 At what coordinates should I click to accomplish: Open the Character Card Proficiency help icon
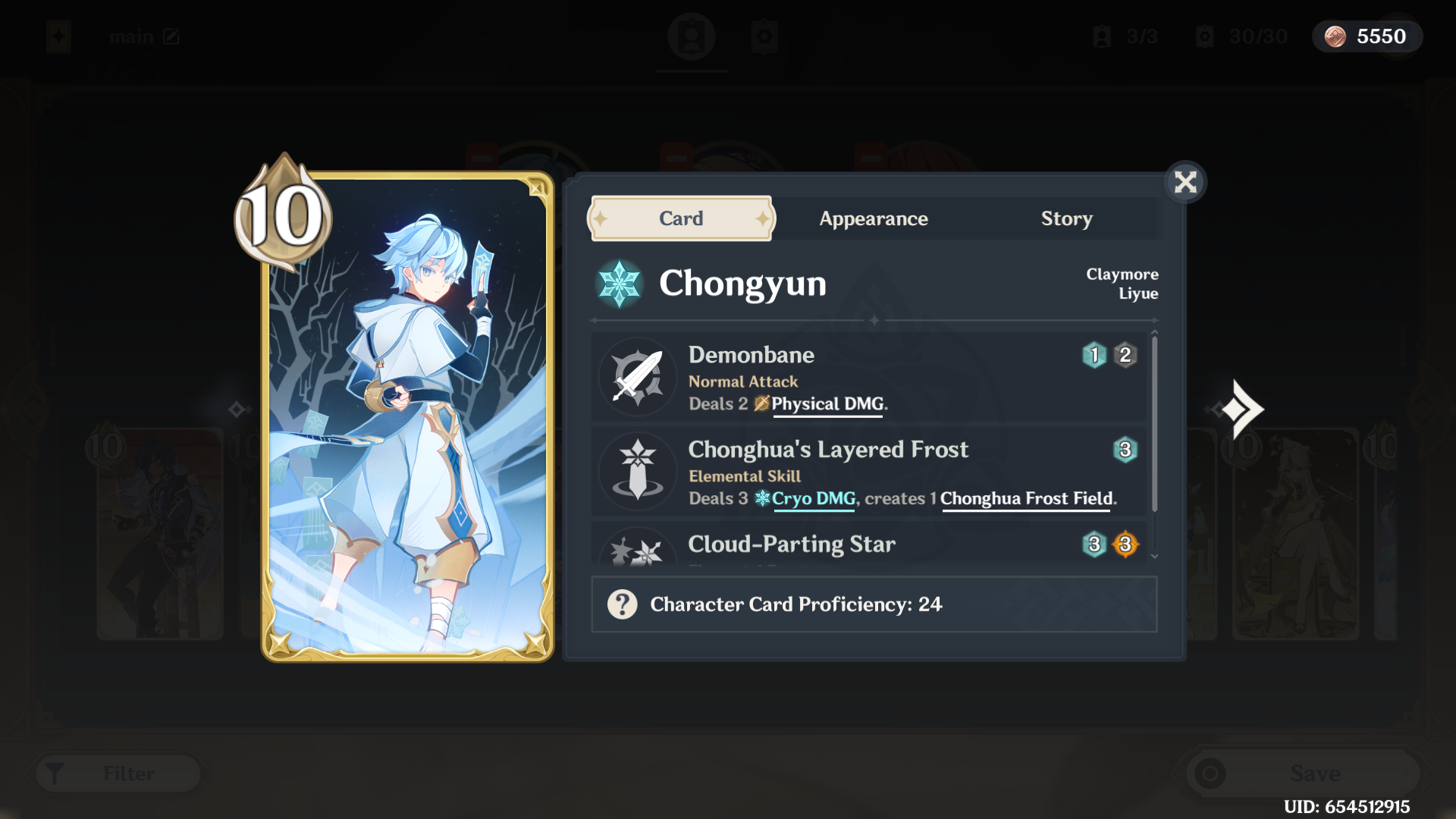tap(622, 604)
